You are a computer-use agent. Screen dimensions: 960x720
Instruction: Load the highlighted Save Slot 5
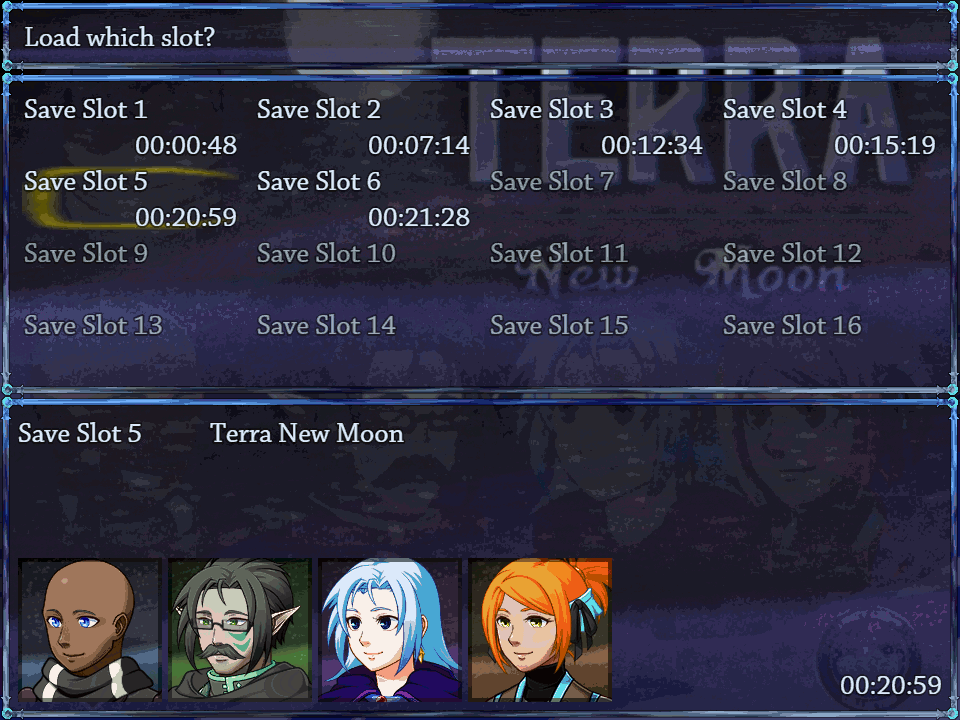pos(130,199)
